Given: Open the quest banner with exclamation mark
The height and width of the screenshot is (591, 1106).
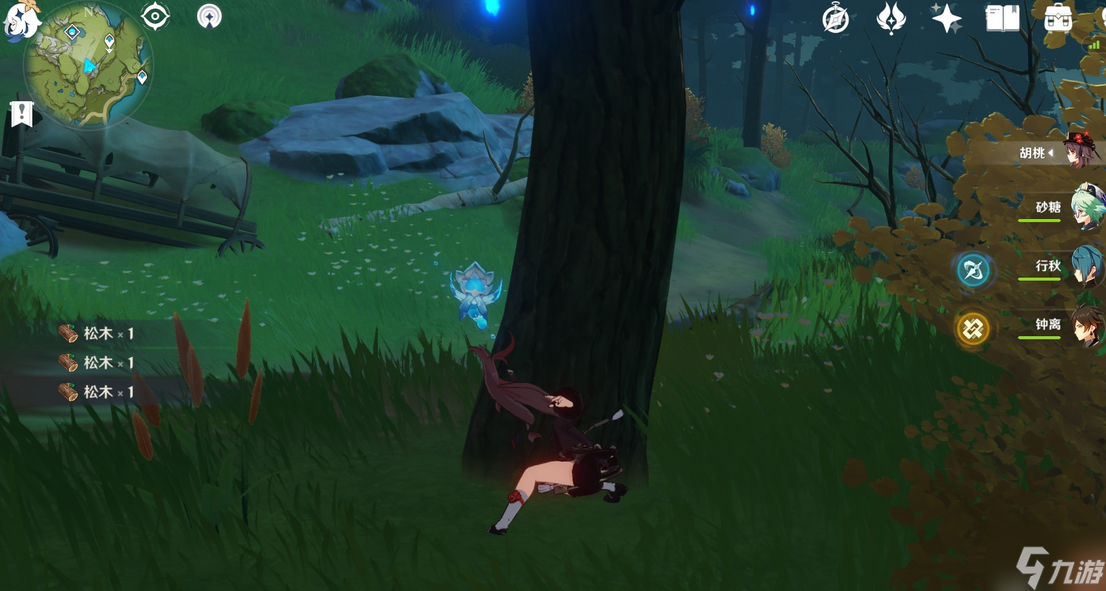Looking at the screenshot, I should [21, 113].
